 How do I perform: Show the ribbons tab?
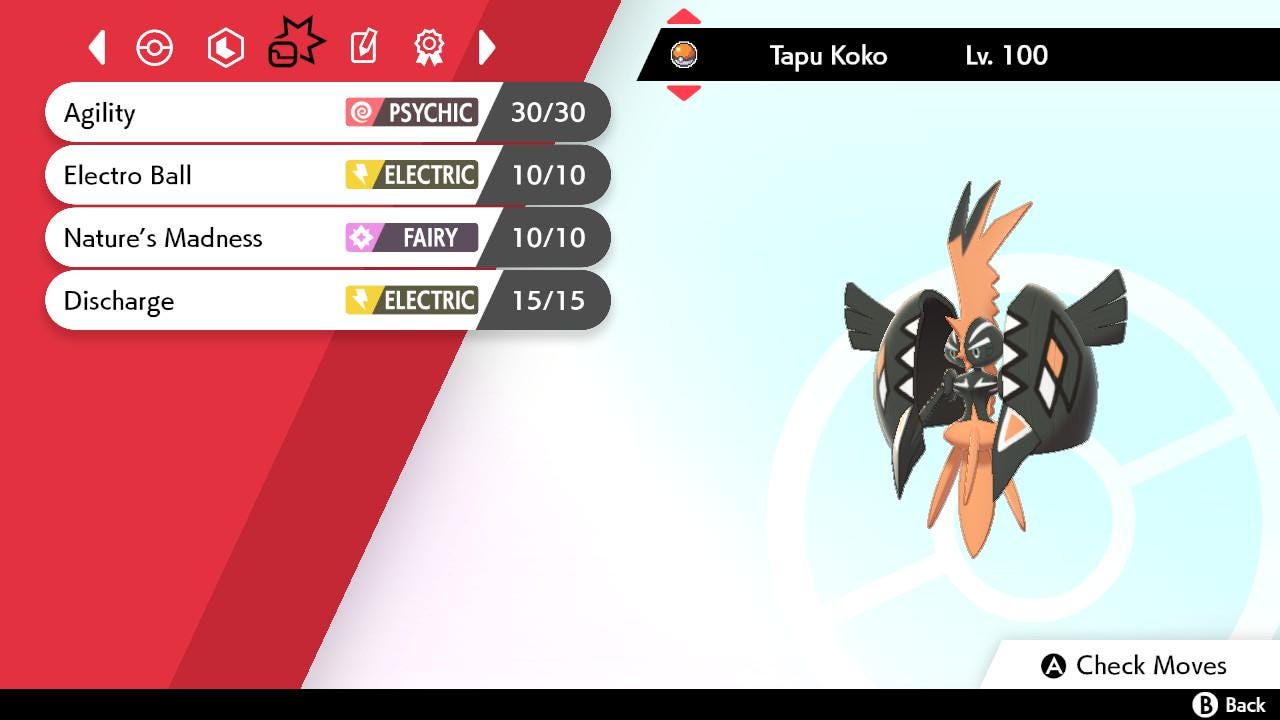pos(429,47)
